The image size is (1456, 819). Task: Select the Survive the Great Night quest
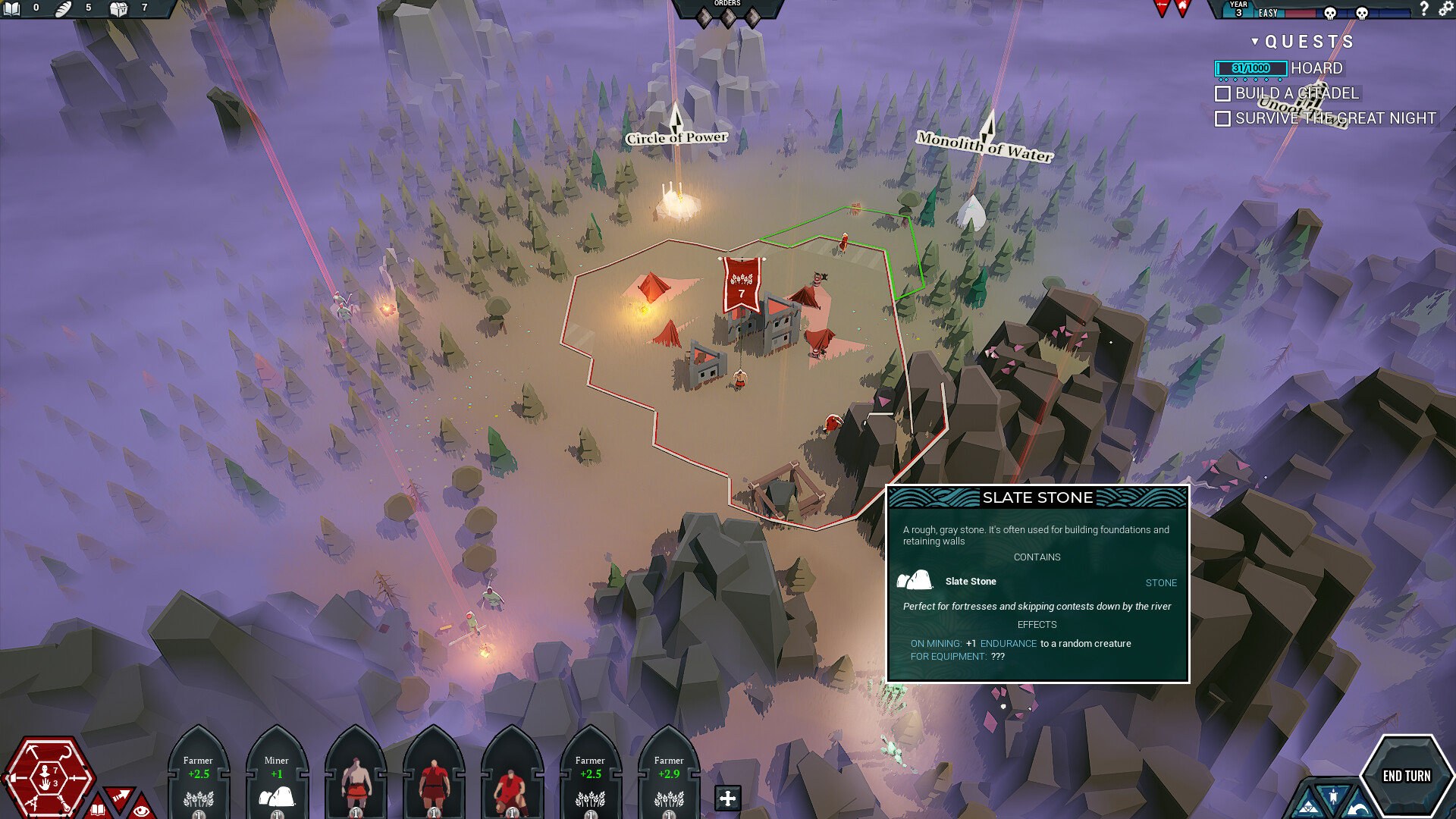click(1335, 118)
